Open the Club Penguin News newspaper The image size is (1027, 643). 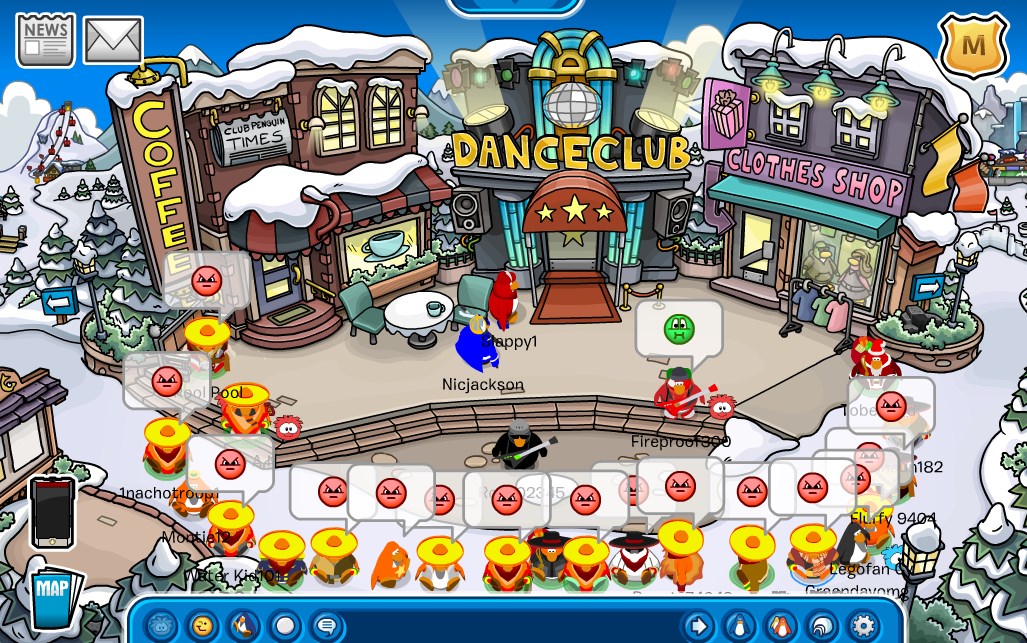(x=46, y=39)
